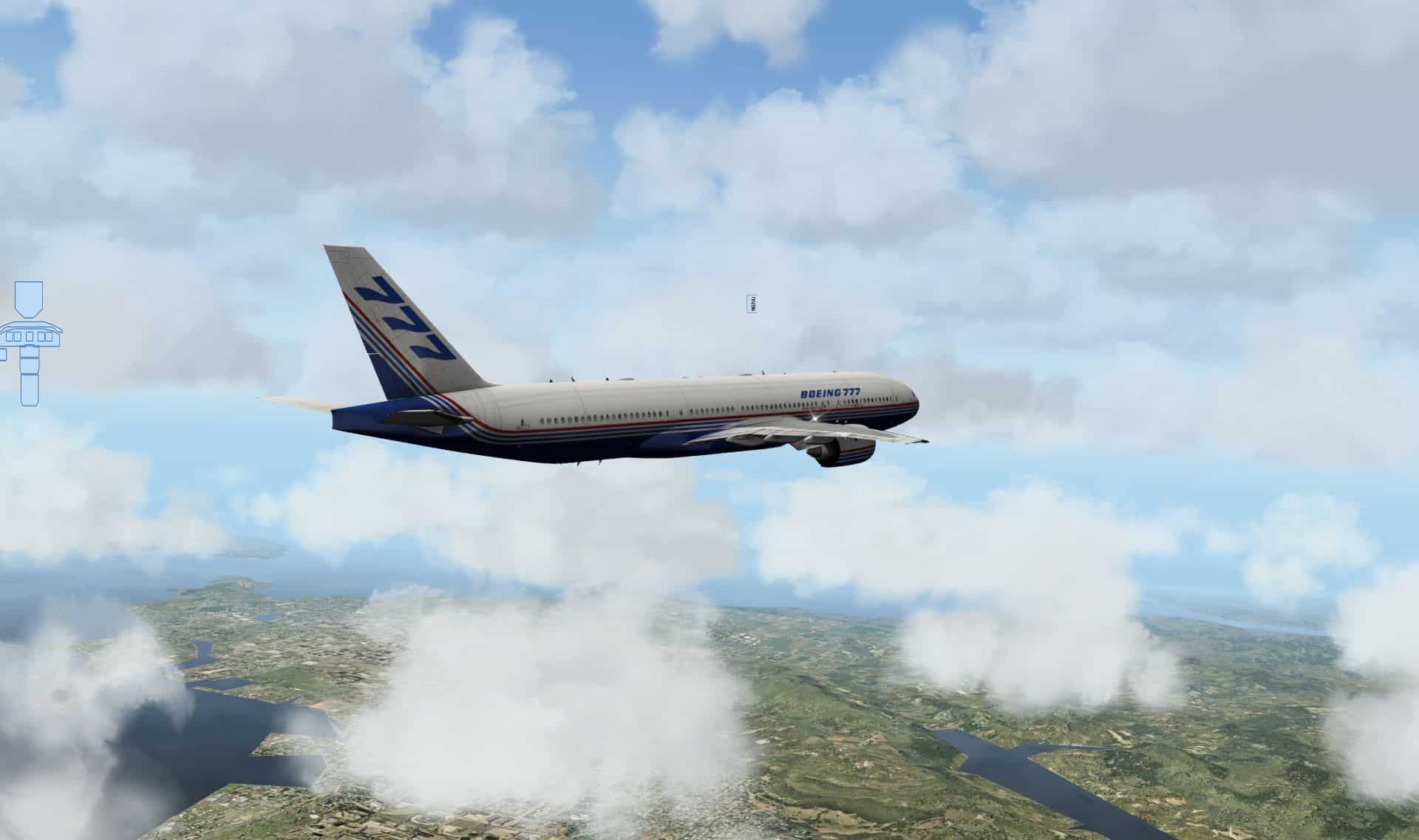1419x840 pixels.
Task: Click the MENU label near the aircraft
Action: 752,303
